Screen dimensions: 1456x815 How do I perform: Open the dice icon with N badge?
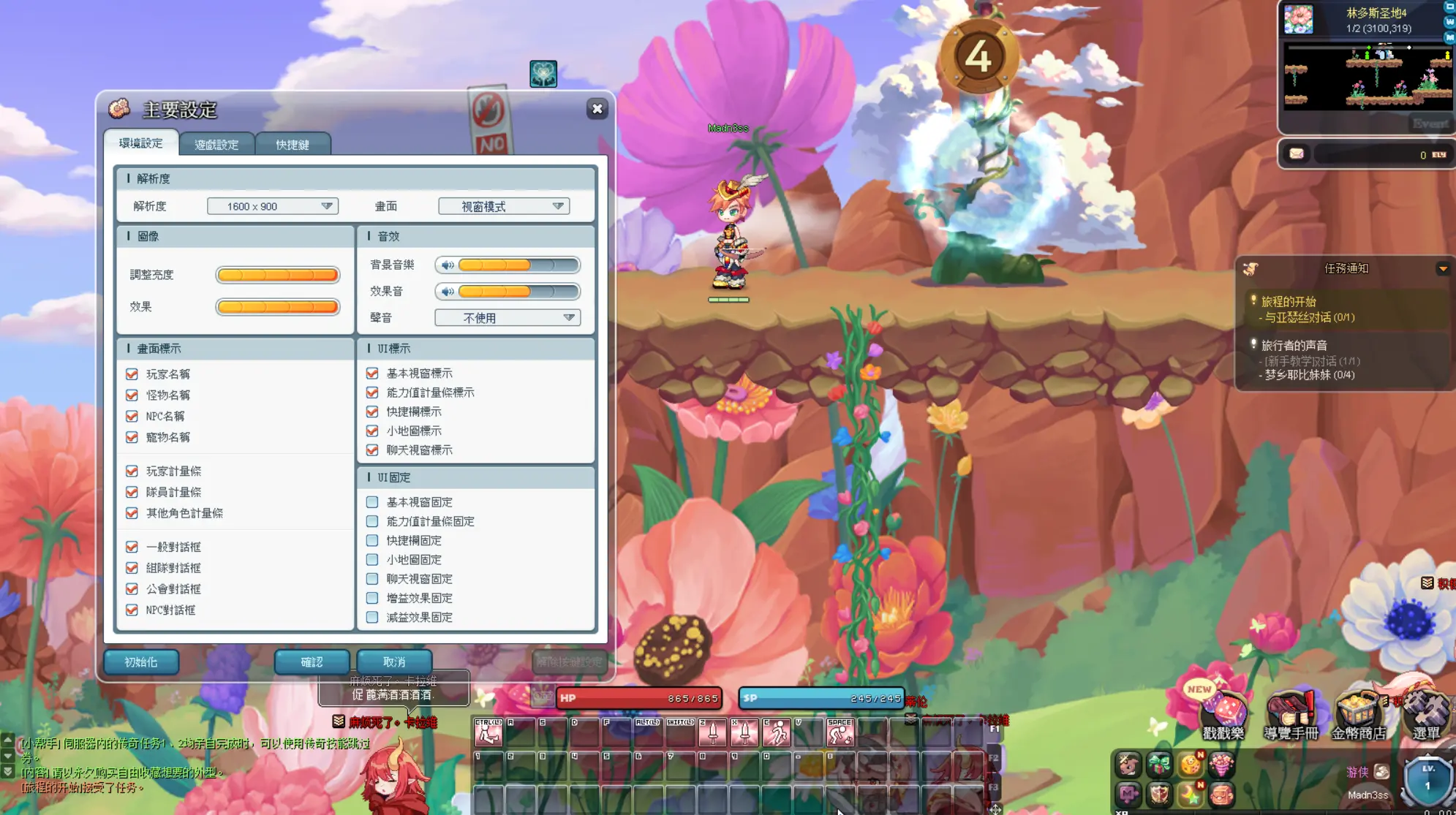1191,765
